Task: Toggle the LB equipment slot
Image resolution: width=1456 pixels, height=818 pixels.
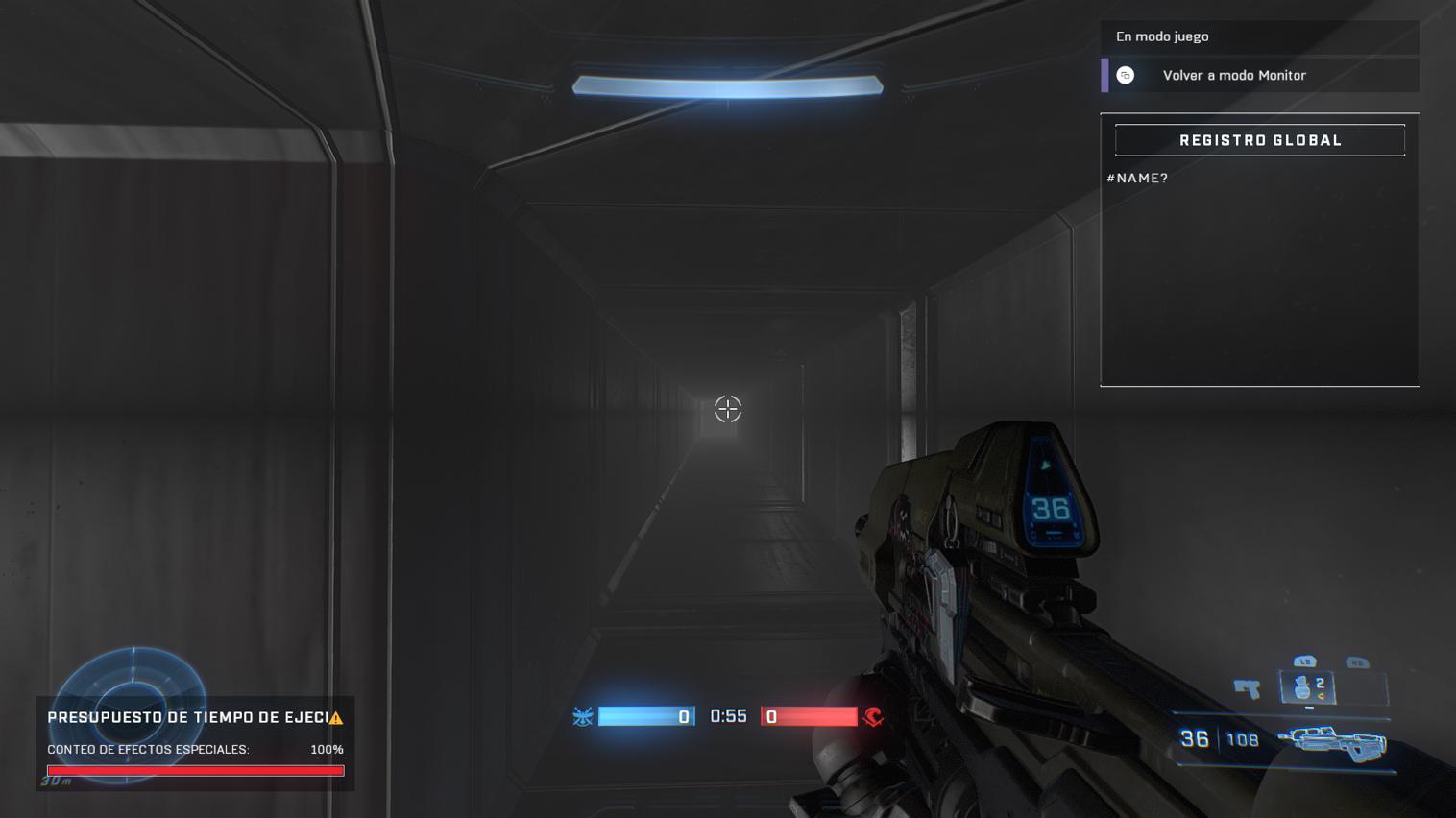Action: pos(1303,662)
